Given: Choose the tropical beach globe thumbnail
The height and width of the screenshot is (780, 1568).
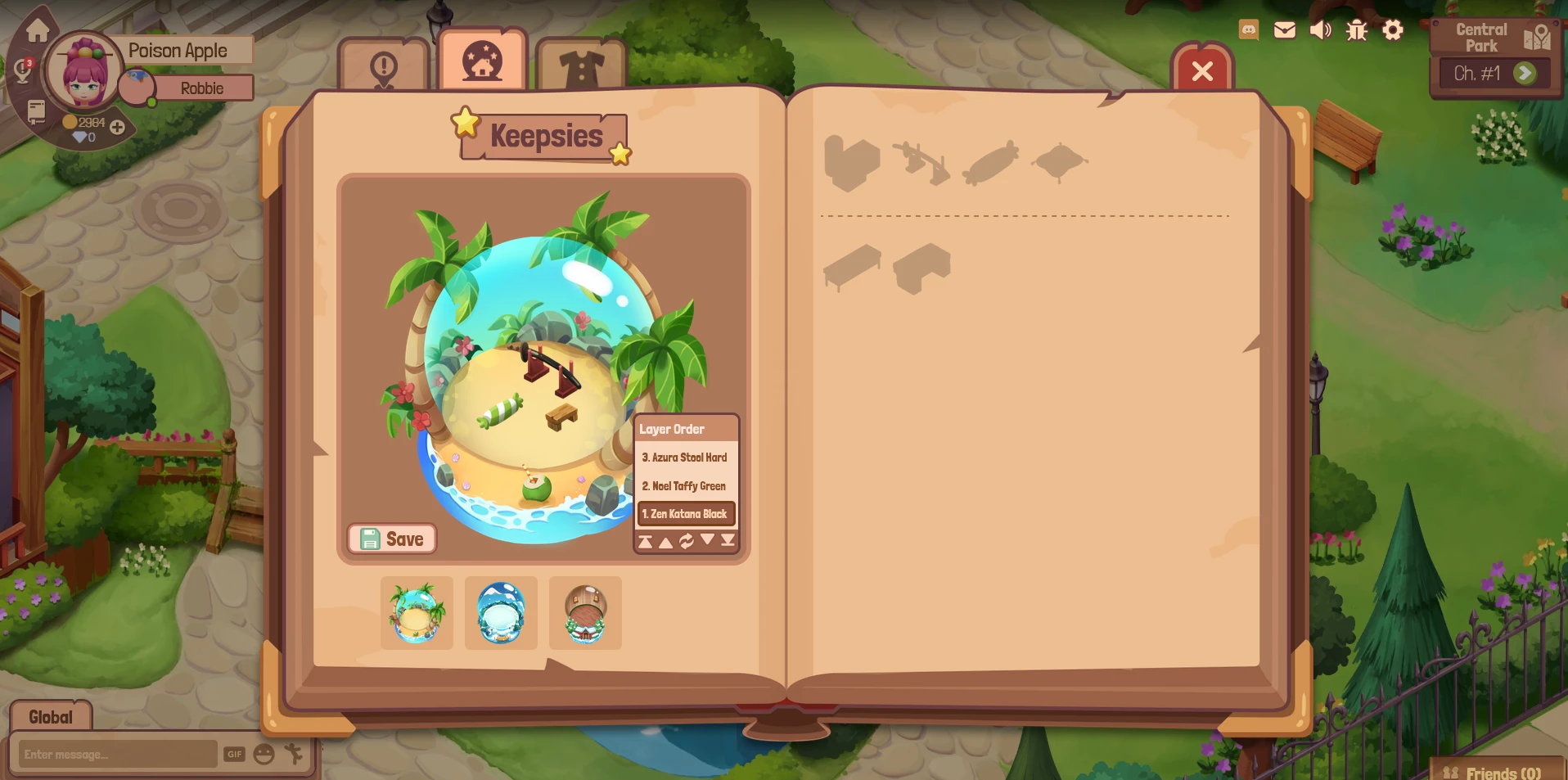Looking at the screenshot, I should [417, 613].
